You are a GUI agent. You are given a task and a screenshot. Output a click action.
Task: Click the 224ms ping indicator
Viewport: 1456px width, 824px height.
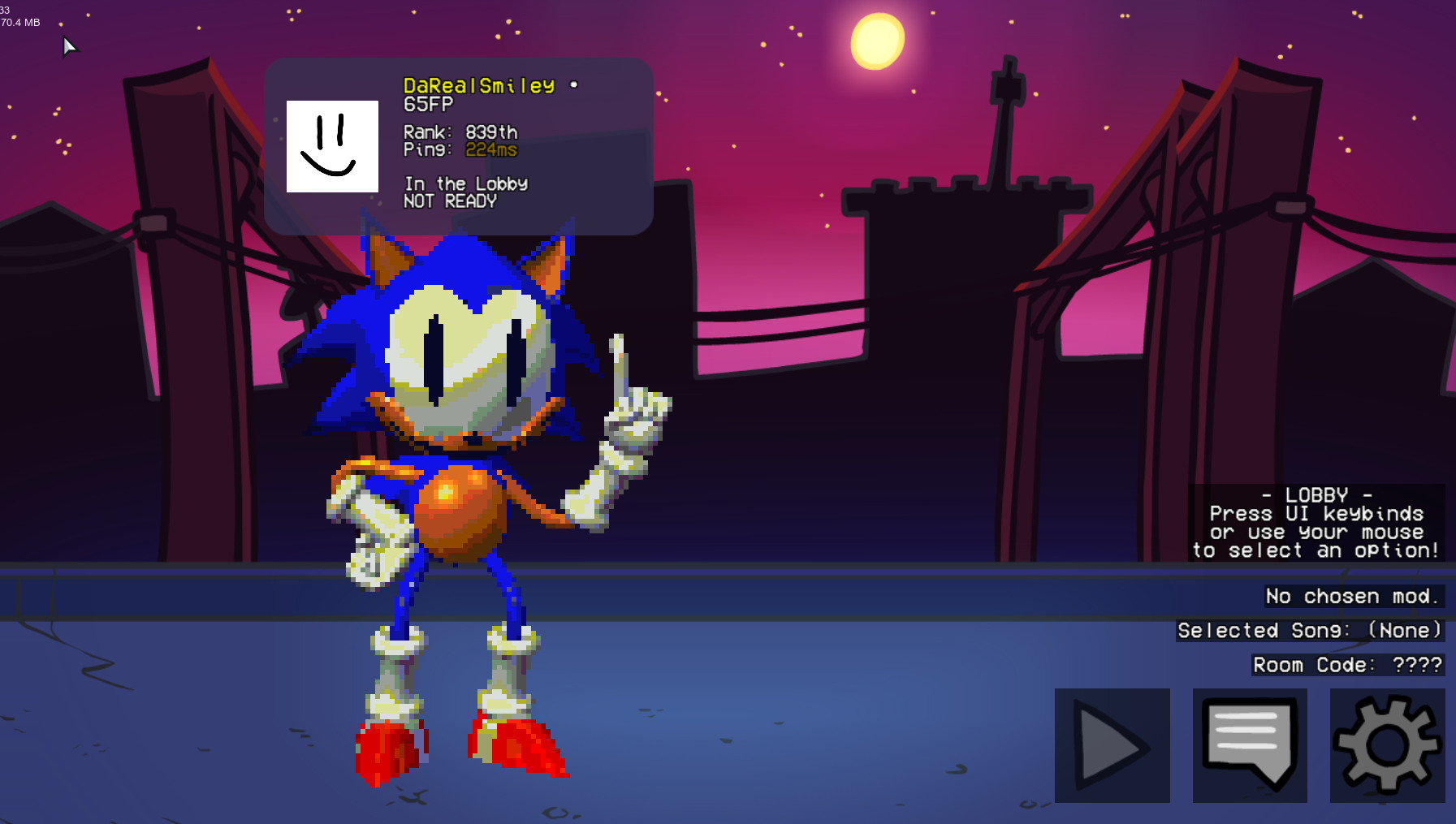[490, 149]
